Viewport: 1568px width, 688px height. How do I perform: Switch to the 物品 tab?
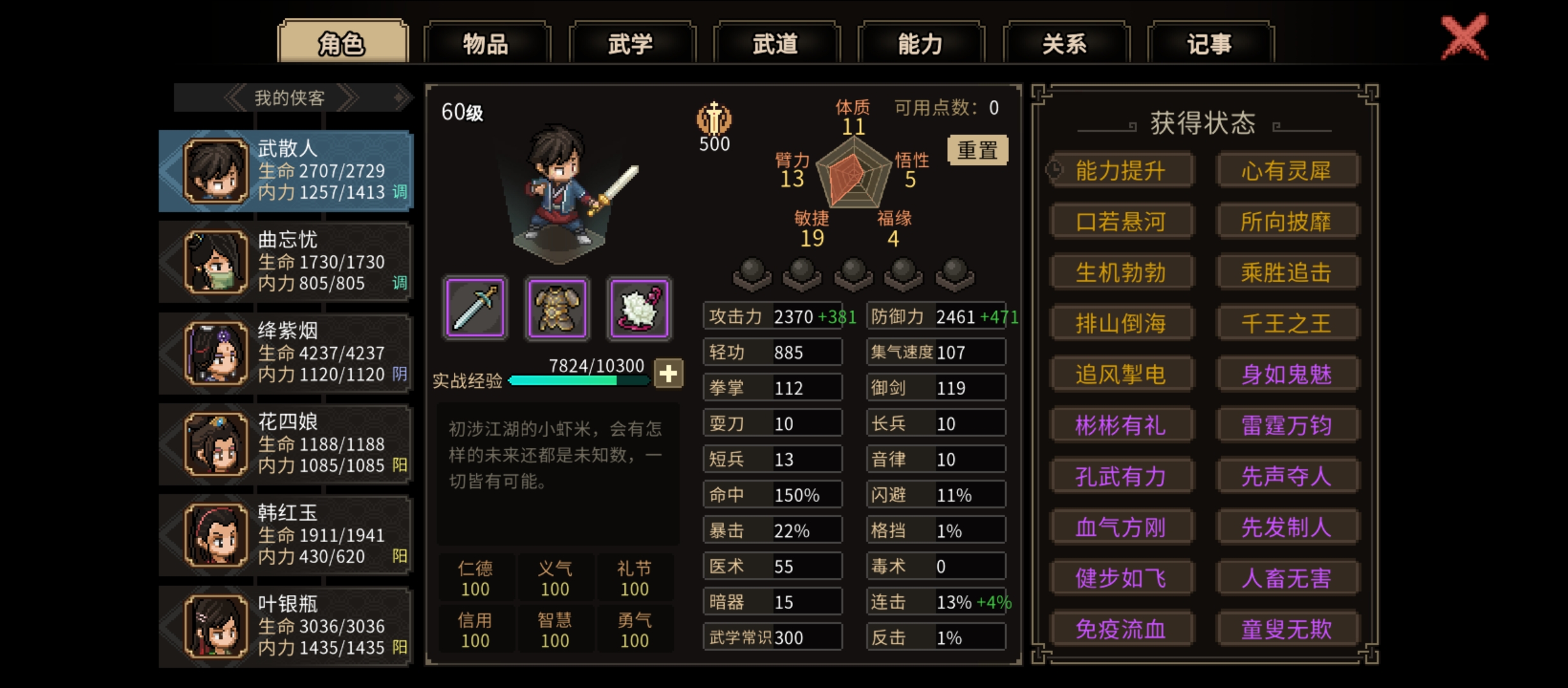486,43
